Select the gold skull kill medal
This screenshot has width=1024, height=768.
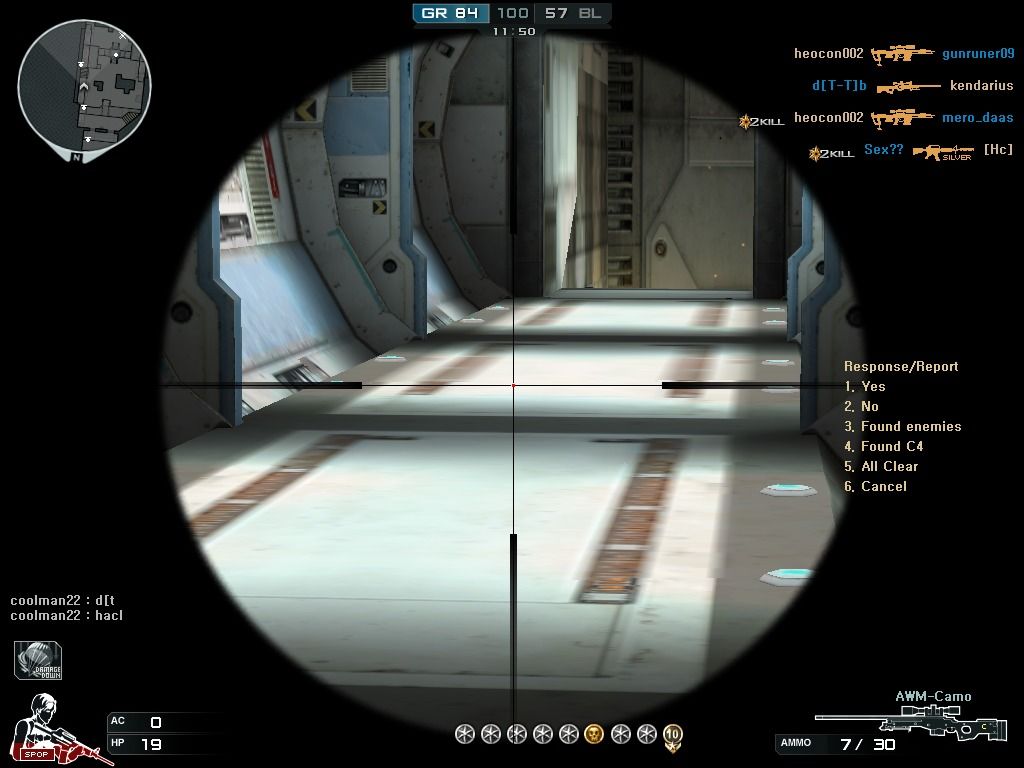point(594,735)
